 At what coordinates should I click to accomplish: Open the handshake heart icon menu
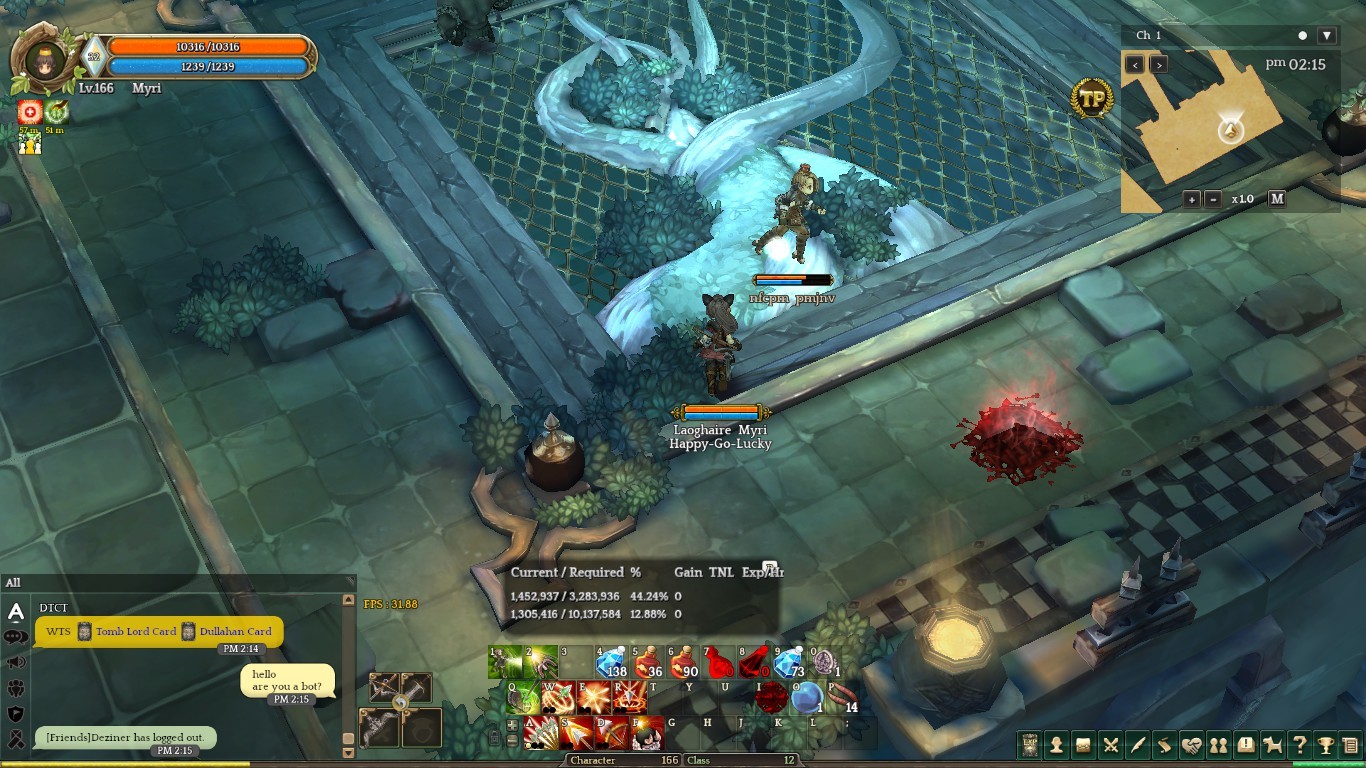1191,745
